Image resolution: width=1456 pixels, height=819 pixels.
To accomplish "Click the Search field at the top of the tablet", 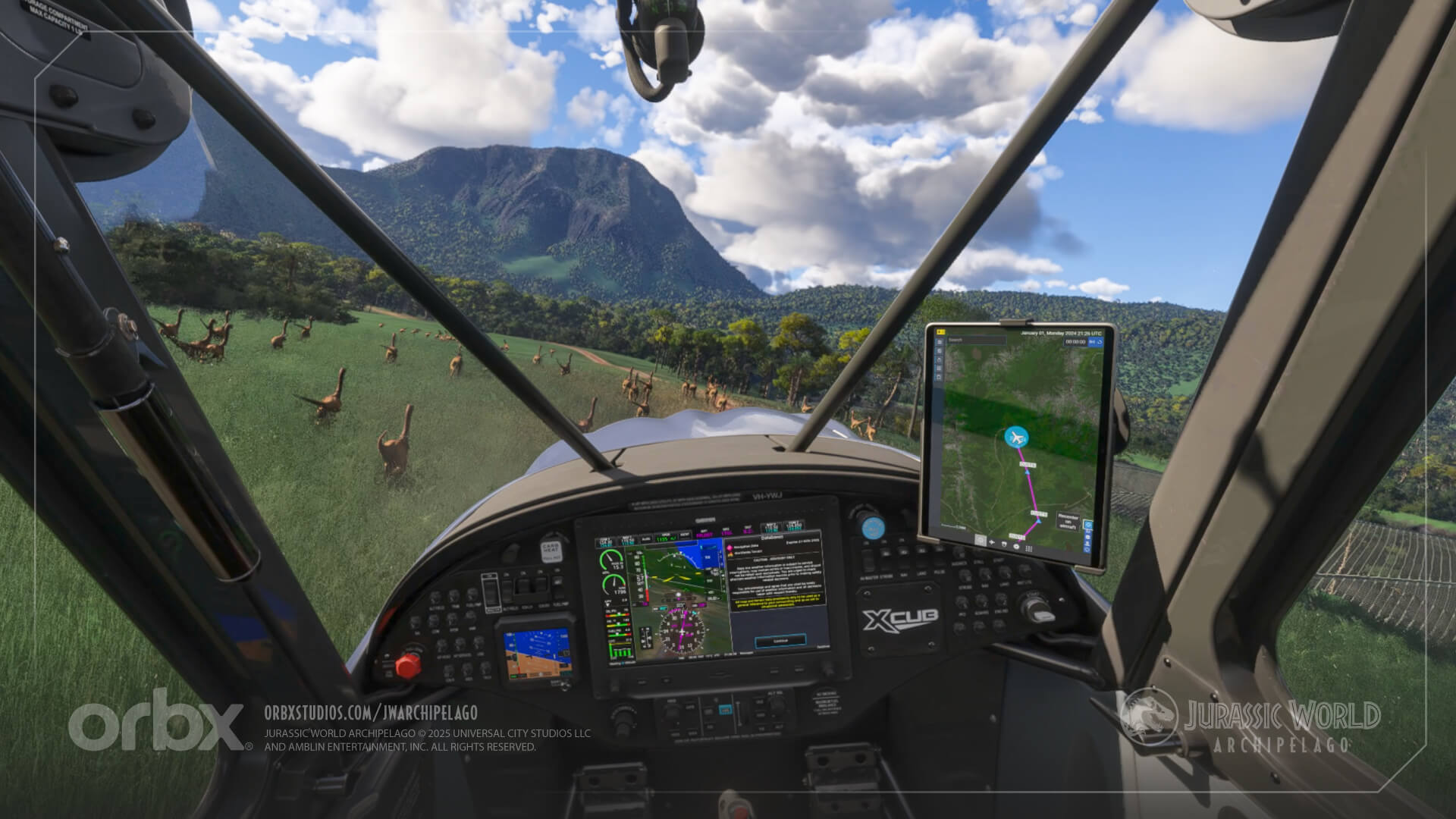I will [976, 340].
